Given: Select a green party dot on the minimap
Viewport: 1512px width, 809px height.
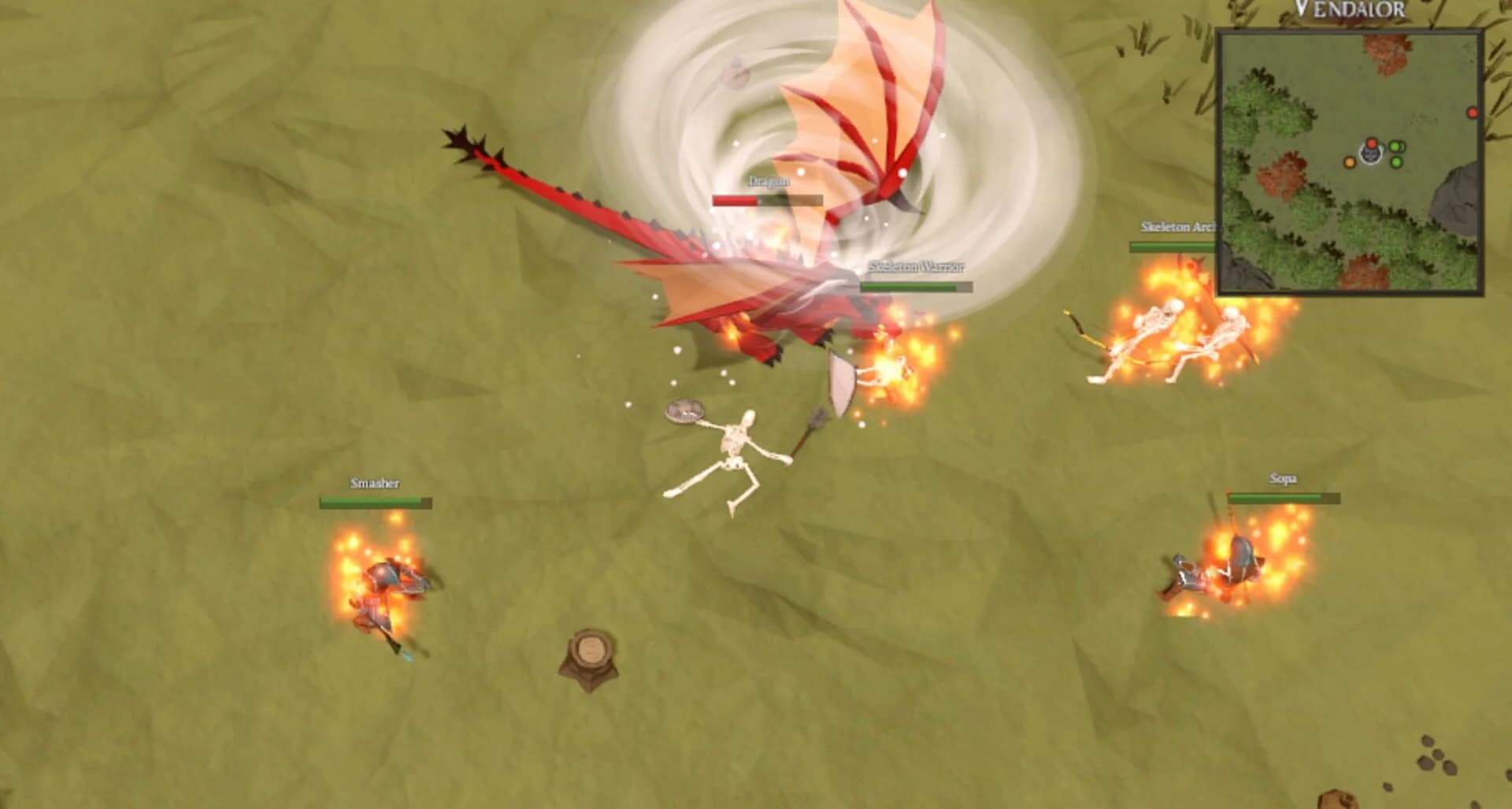Looking at the screenshot, I should pyautogui.click(x=1395, y=147).
